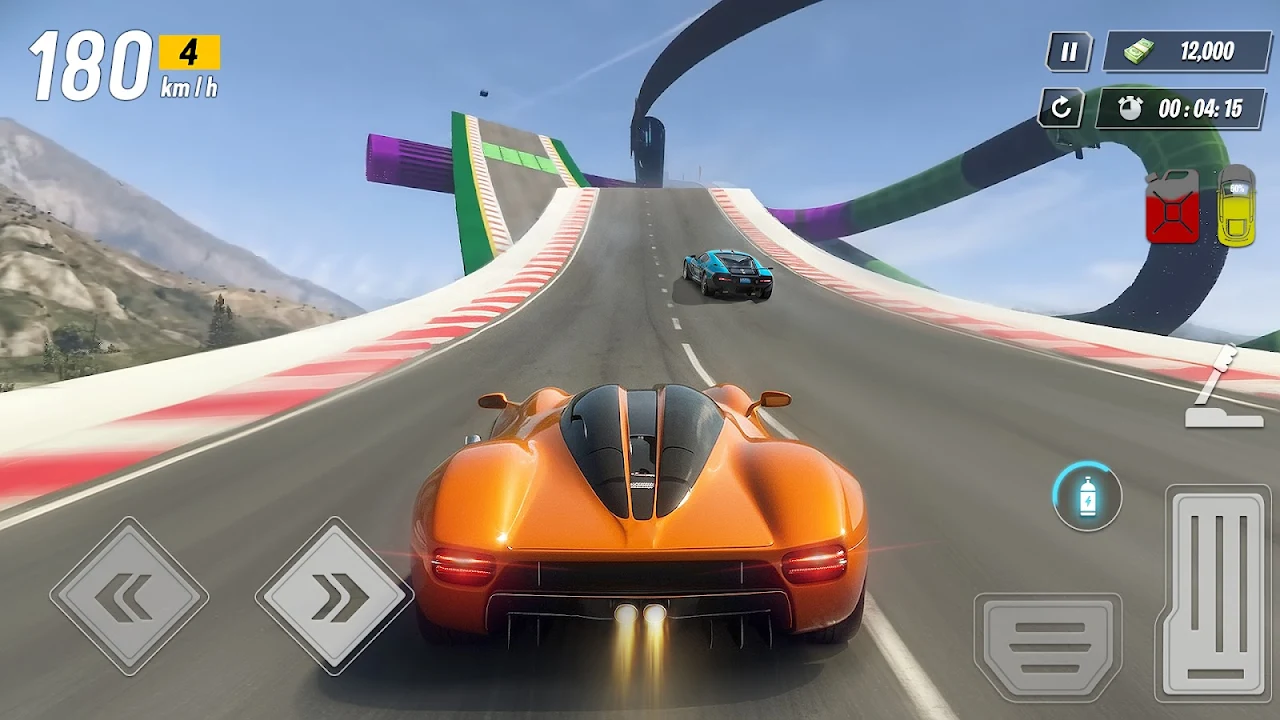The image size is (1280, 720).
Task: Click the restart arrow button
Action: click(1061, 108)
